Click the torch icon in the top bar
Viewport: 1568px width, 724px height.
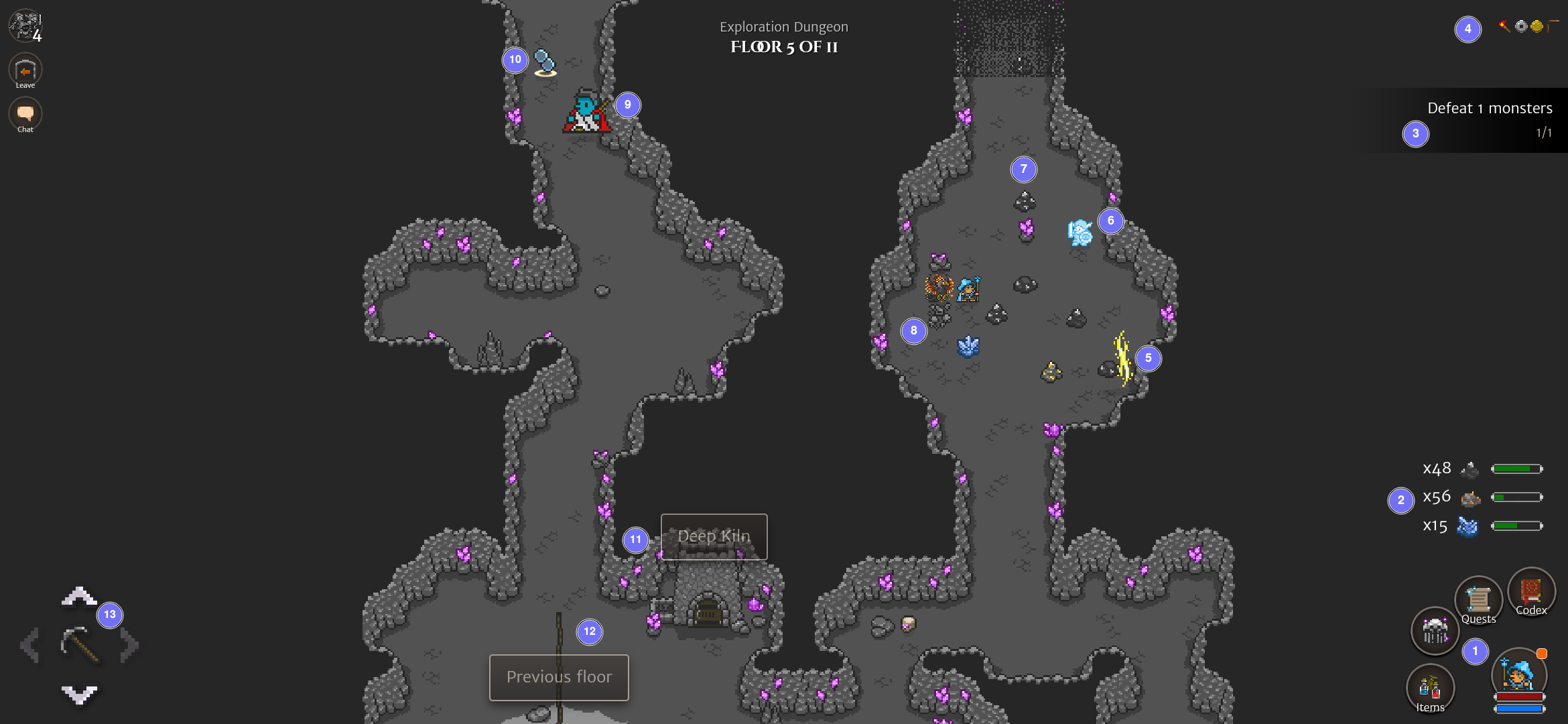pos(1504,26)
